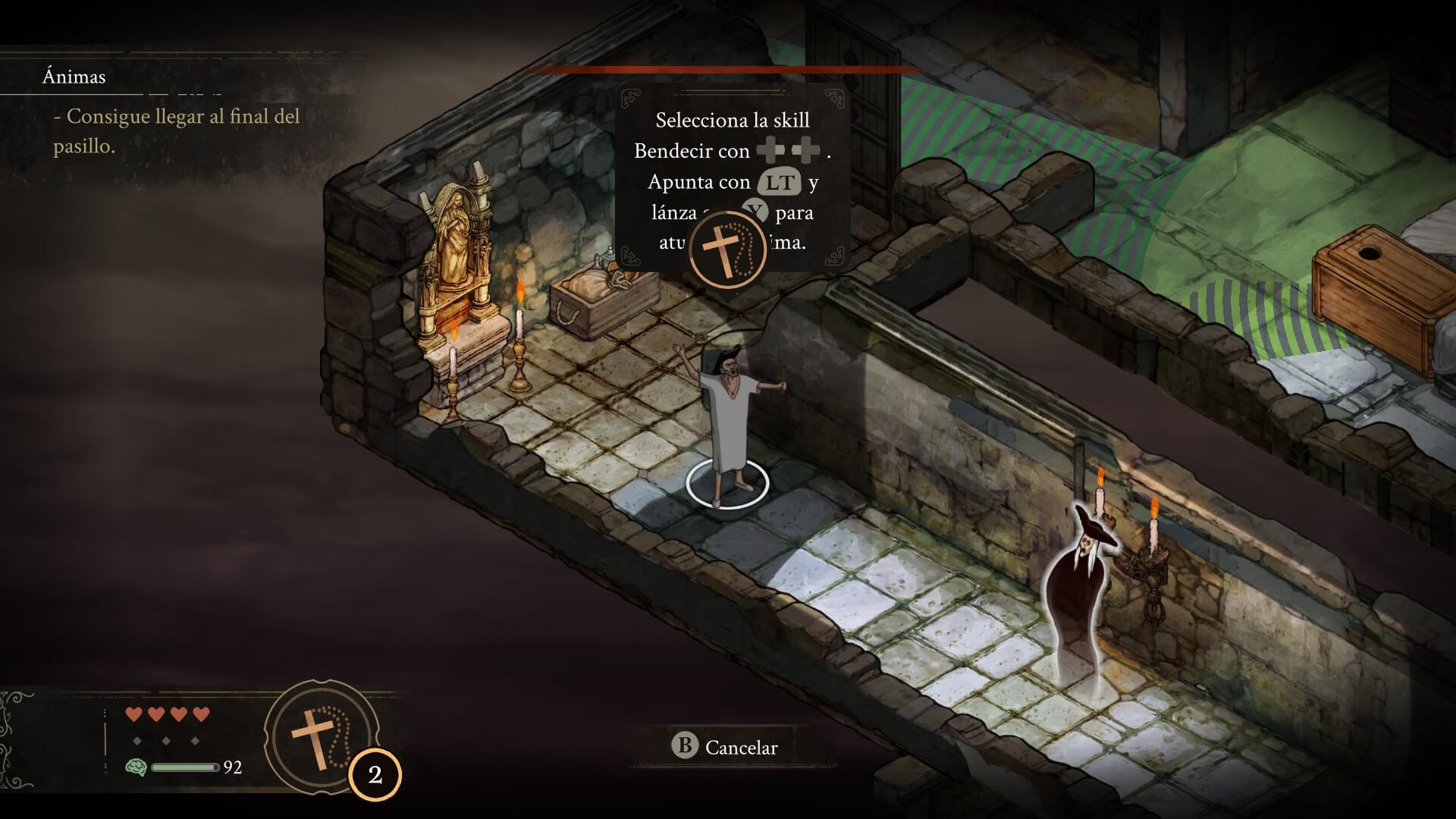Image resolution: width=1456 pixels, height=819 pixels.
Task: Click the Cancelar button
Action: point(726,747)
